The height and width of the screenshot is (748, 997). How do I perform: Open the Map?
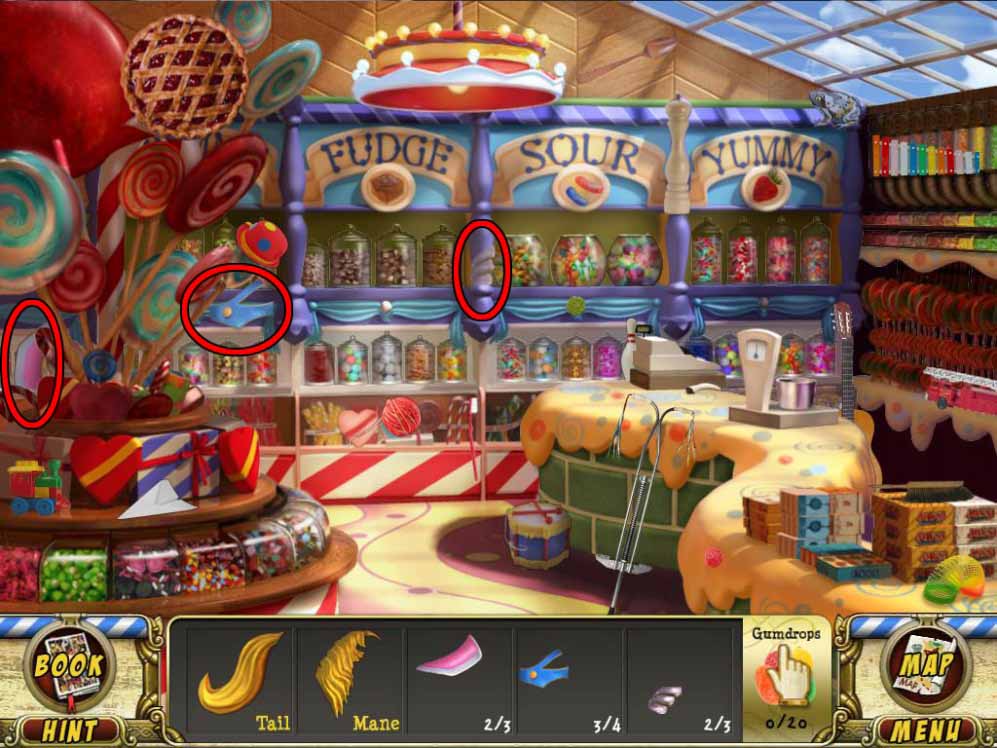[x=927, y=667]
